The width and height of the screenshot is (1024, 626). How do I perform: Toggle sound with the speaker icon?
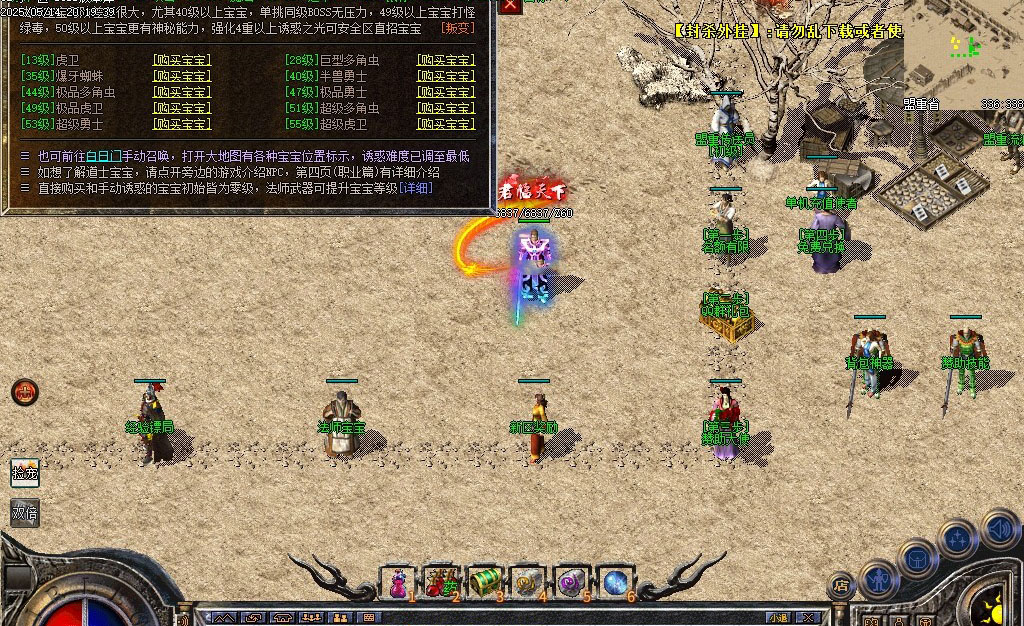pyautogui.click(x=998, y=527)
